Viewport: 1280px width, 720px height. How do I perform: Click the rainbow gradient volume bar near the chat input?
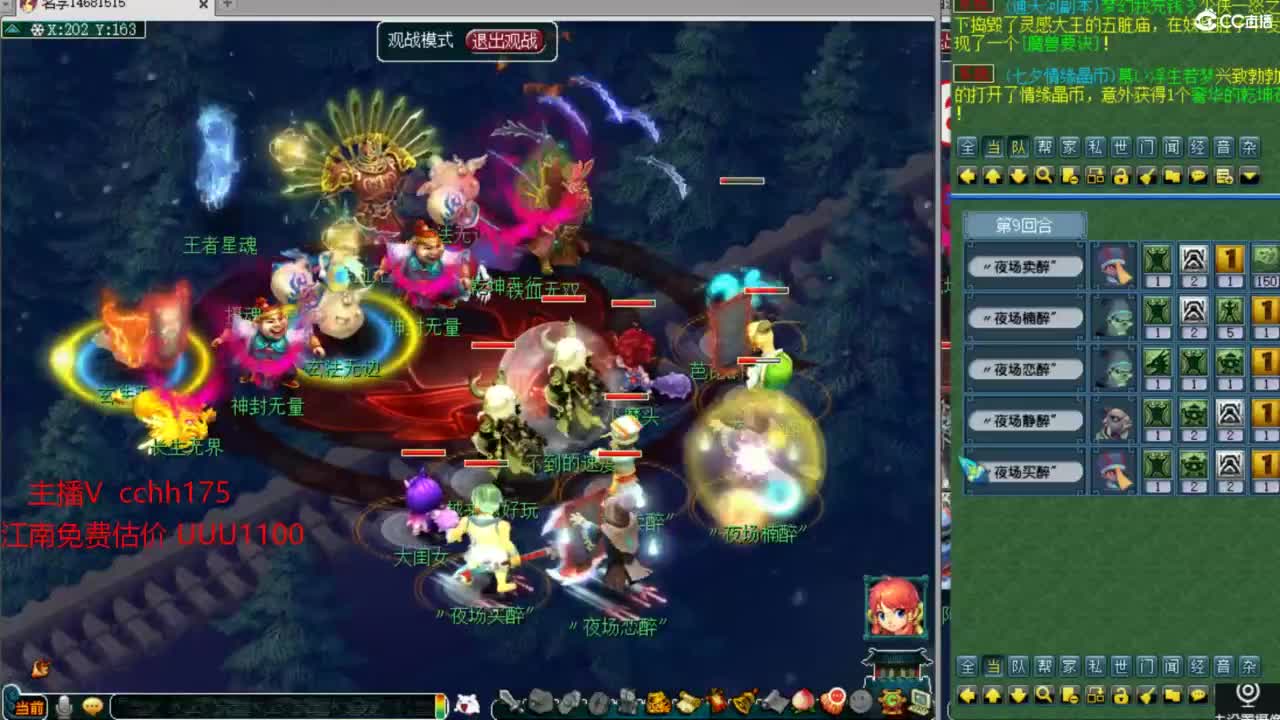(x=441, y=704)
